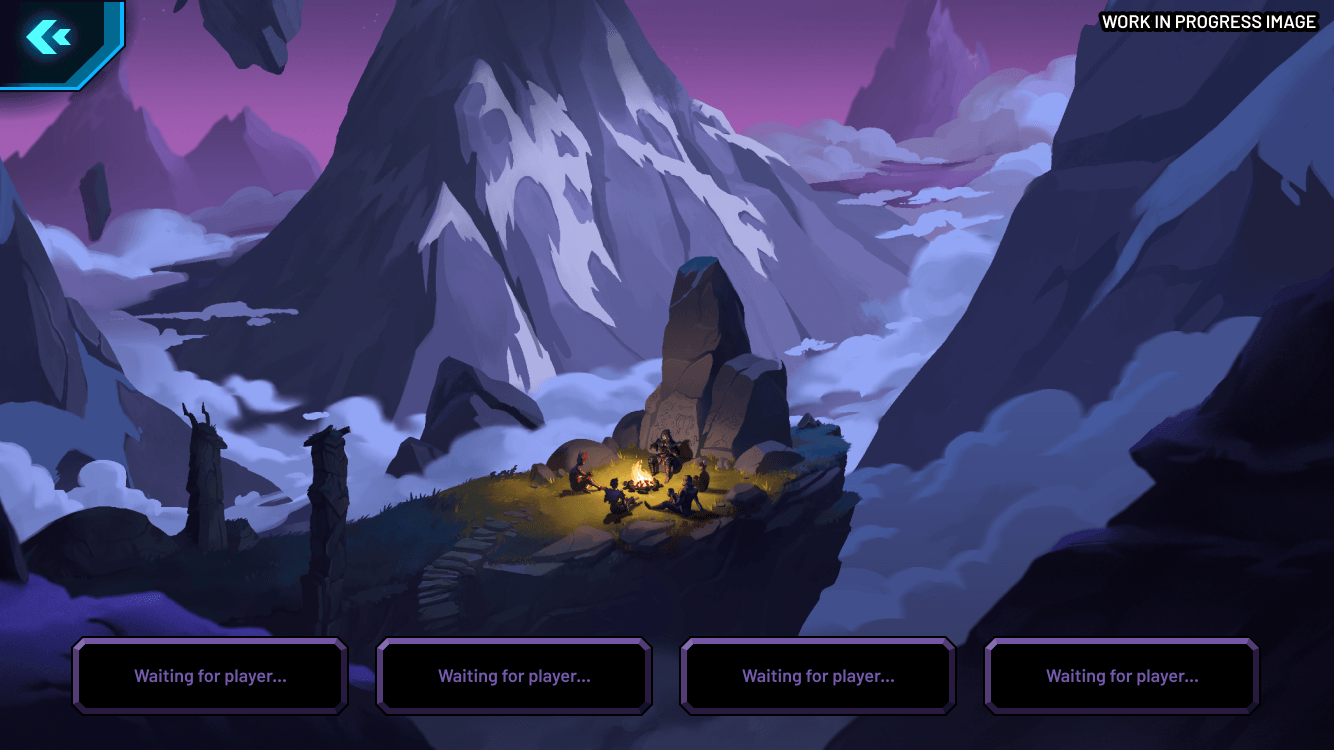Click the red-haired character by the fire
Viewport: 1334px width, 750px height.
[x=581, y=472]
